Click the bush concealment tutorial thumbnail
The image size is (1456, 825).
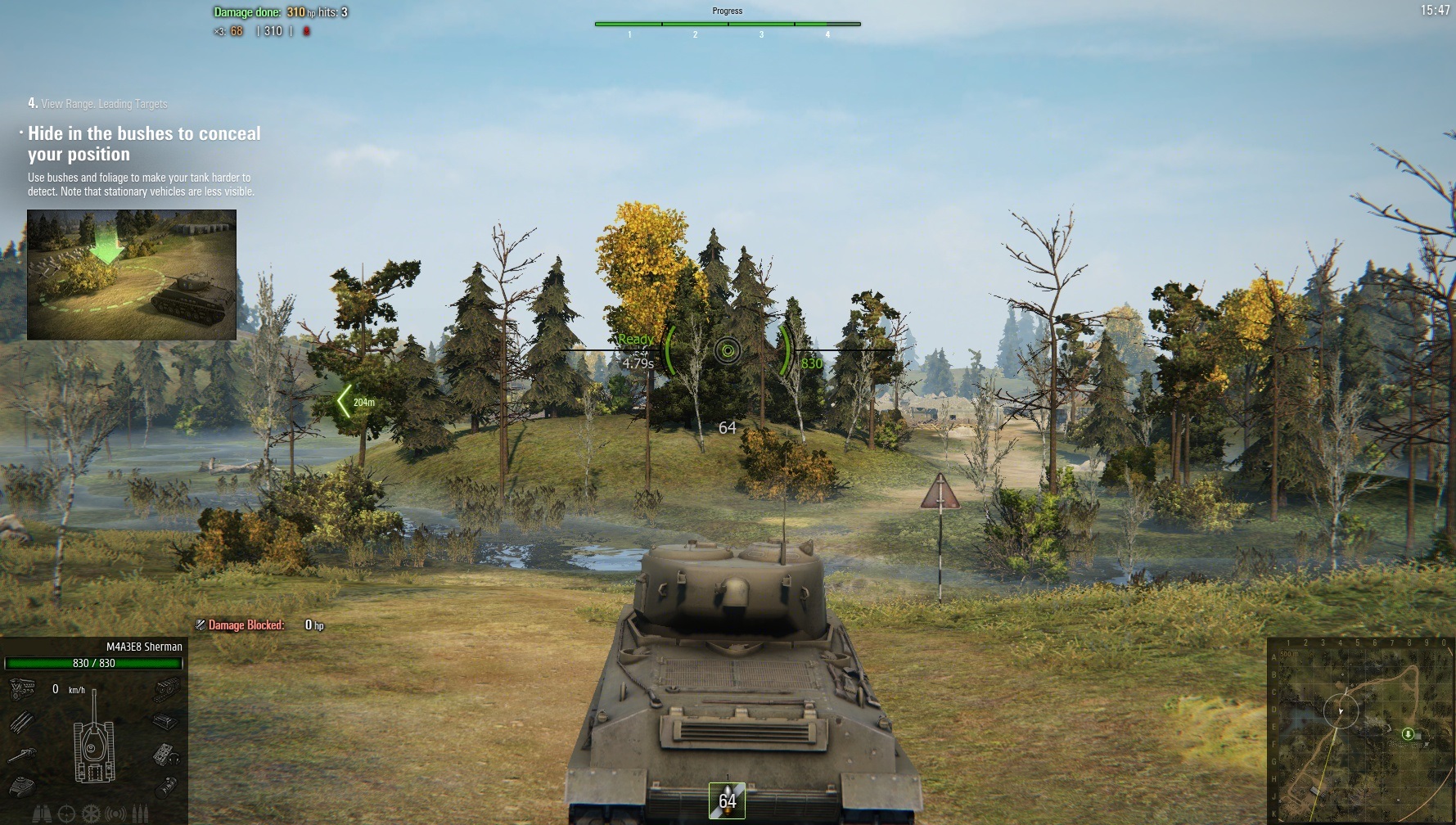click(132, 274)
